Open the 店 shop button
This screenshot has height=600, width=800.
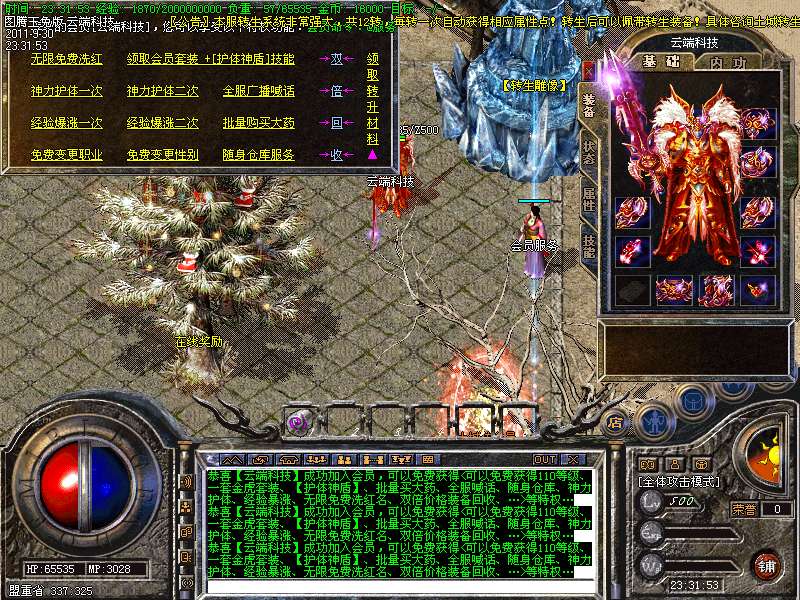pos(614,422)
